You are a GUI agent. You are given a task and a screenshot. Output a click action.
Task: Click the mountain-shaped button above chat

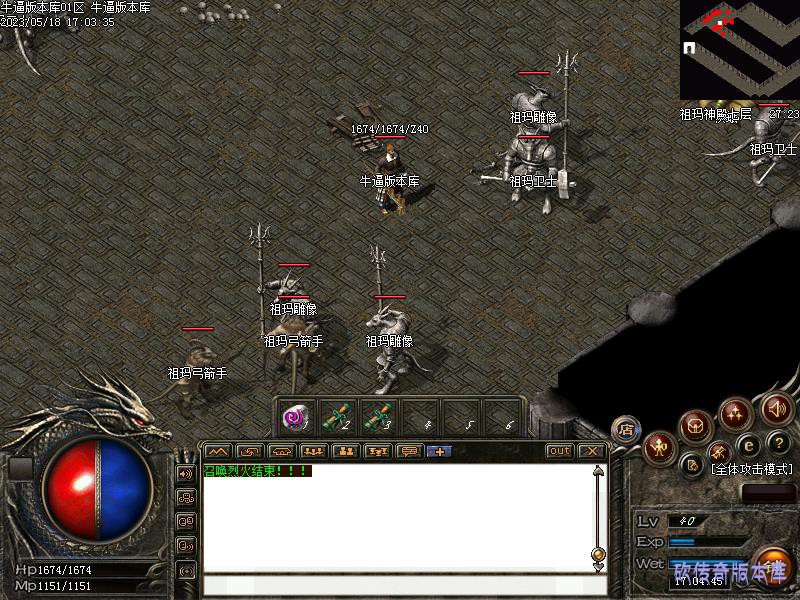tap(218, 451)
